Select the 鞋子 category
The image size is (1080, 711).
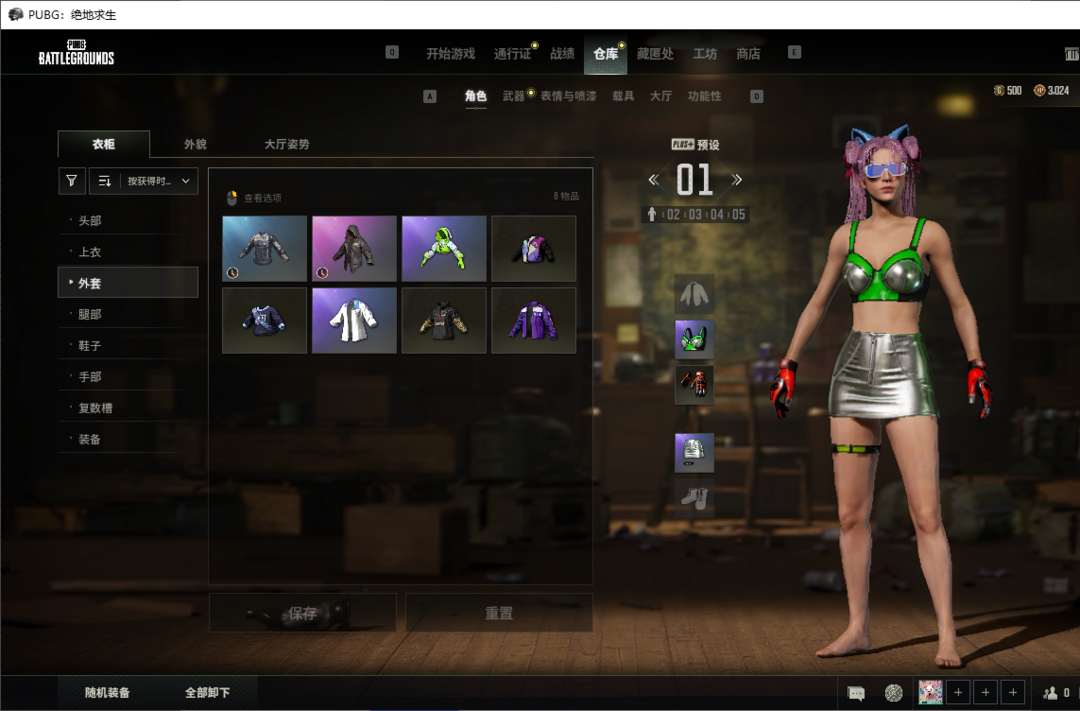tap(90, 345)
